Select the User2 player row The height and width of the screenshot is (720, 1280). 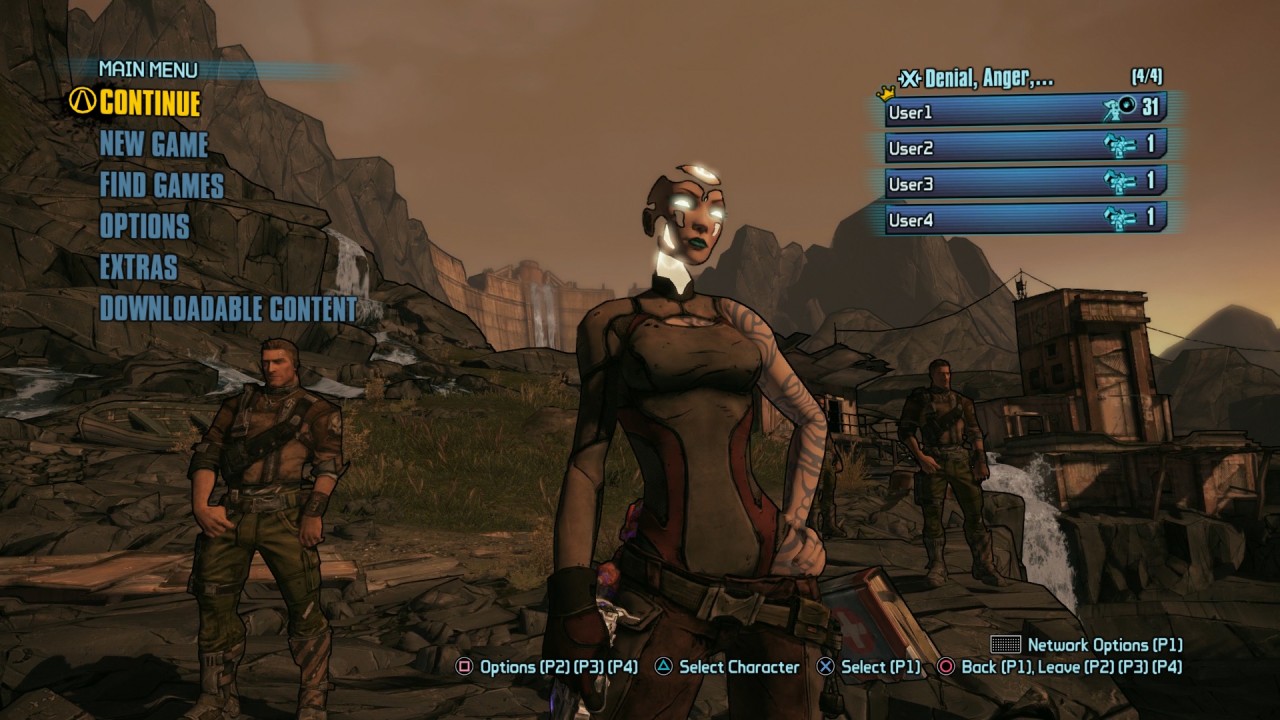click(x=1025, y=147)
